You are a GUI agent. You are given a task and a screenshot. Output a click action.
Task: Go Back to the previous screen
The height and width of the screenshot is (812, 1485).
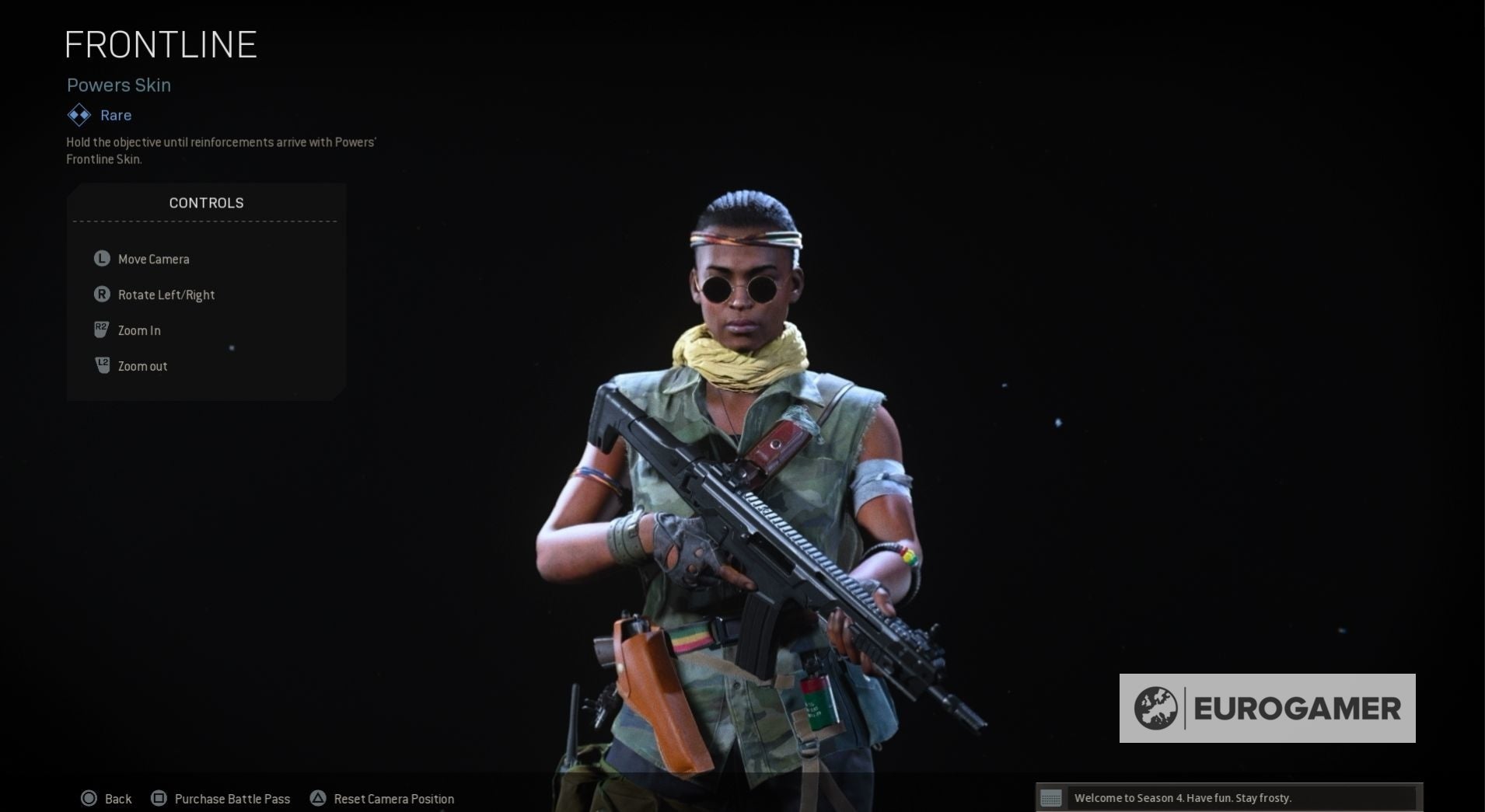coord(117,798)
